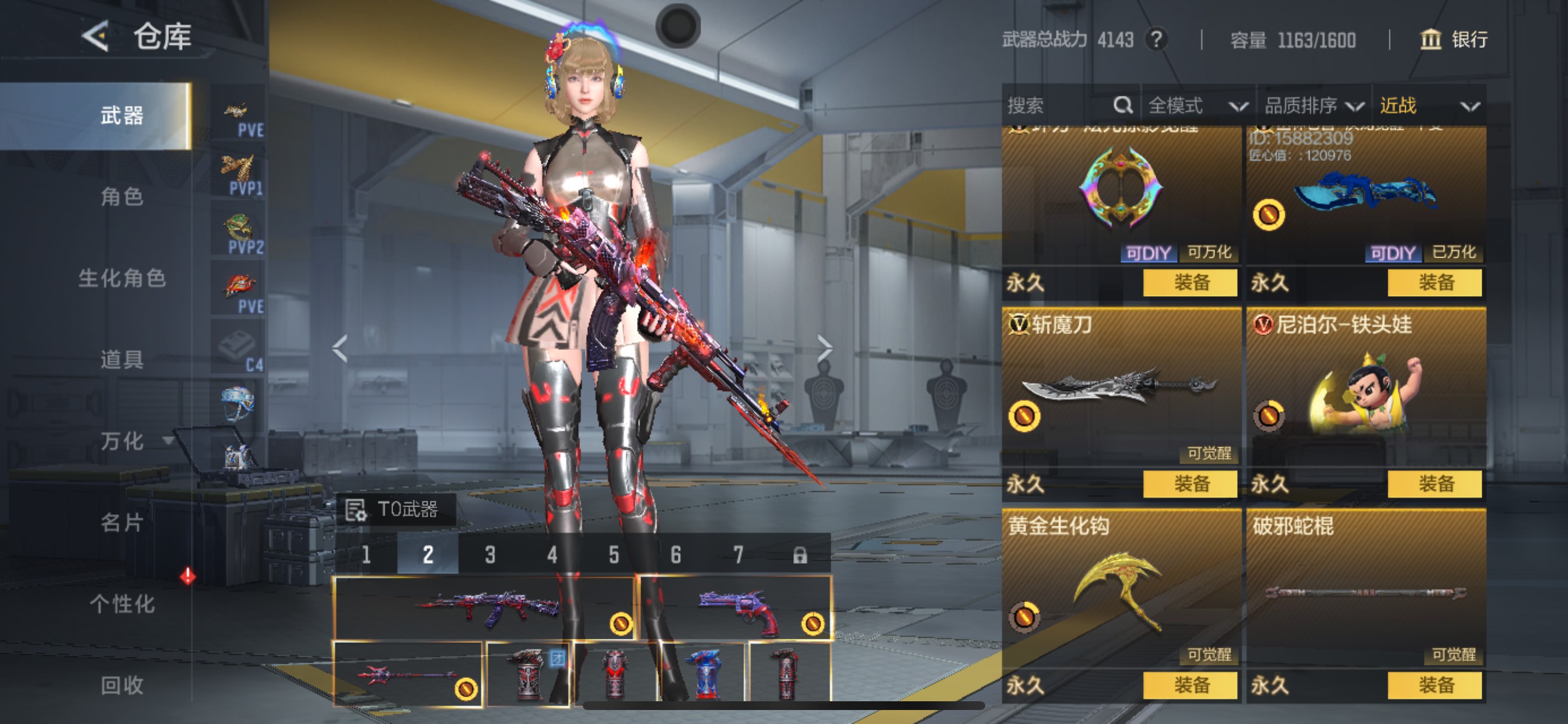Open the 个性化 category
This screenshot has width=1568, height=724.
[122, 603]
